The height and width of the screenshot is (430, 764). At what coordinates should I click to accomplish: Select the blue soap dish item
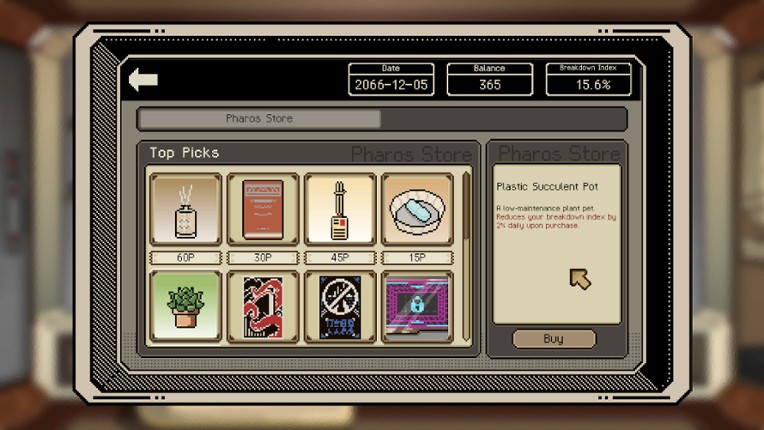pos(417,210)
